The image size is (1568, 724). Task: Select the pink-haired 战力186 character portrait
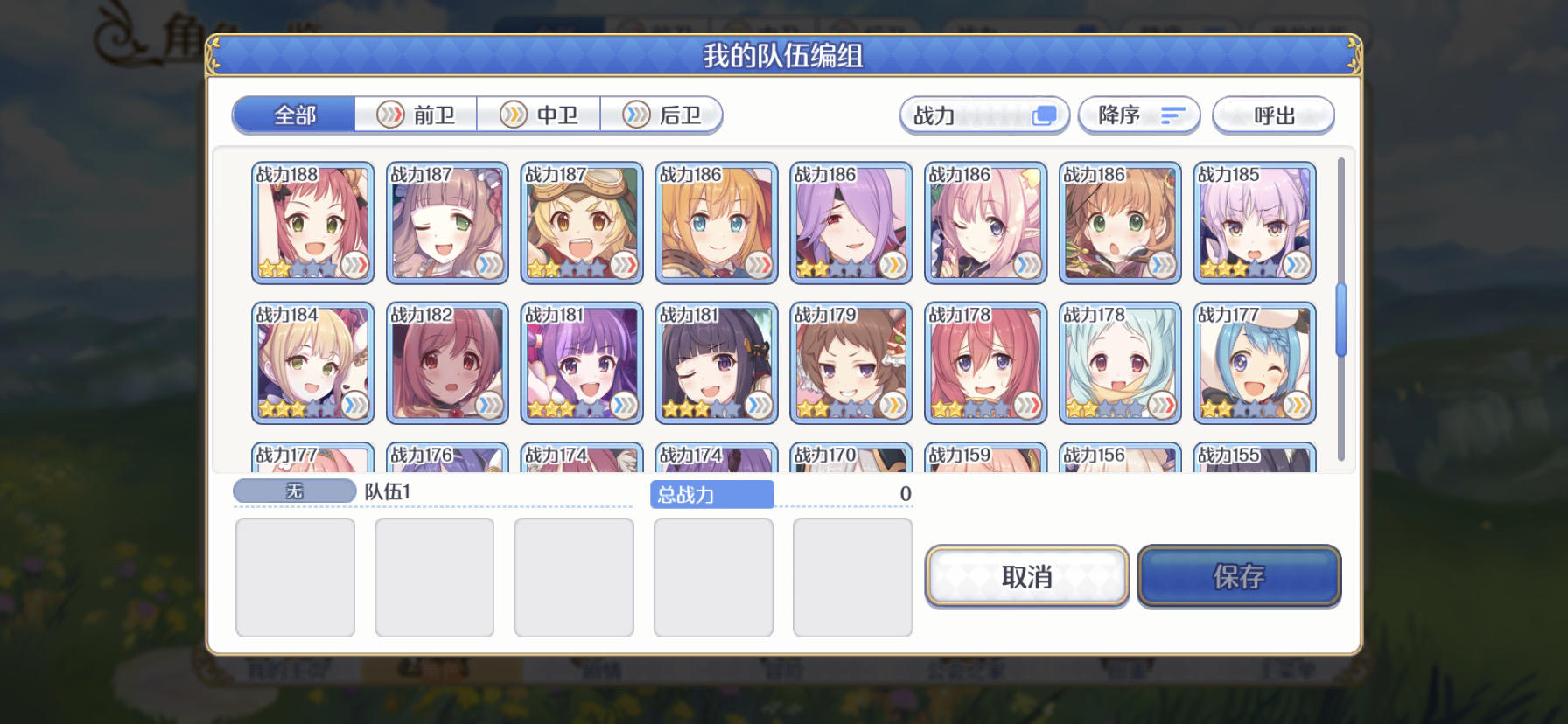pos(984,223)
